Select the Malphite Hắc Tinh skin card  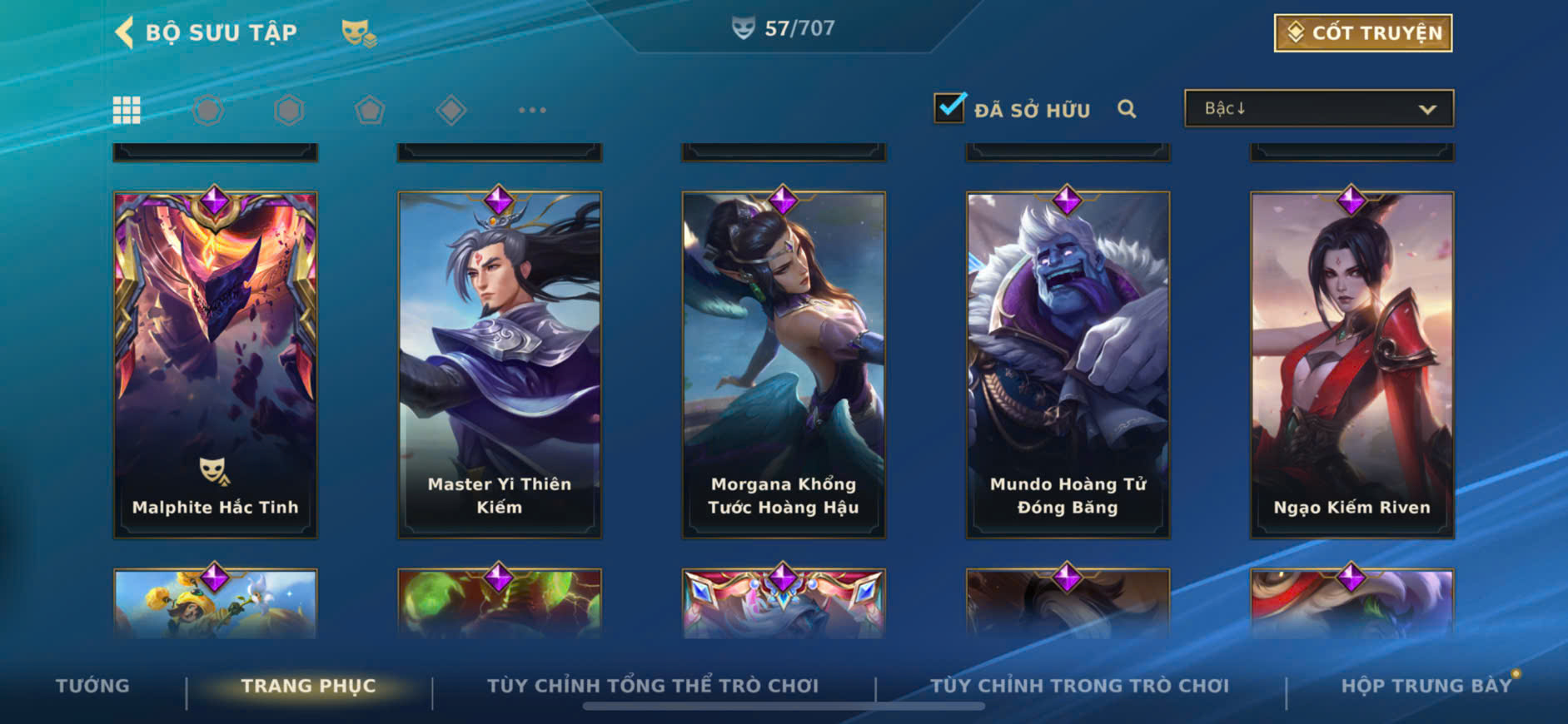[x=215, y=364]
